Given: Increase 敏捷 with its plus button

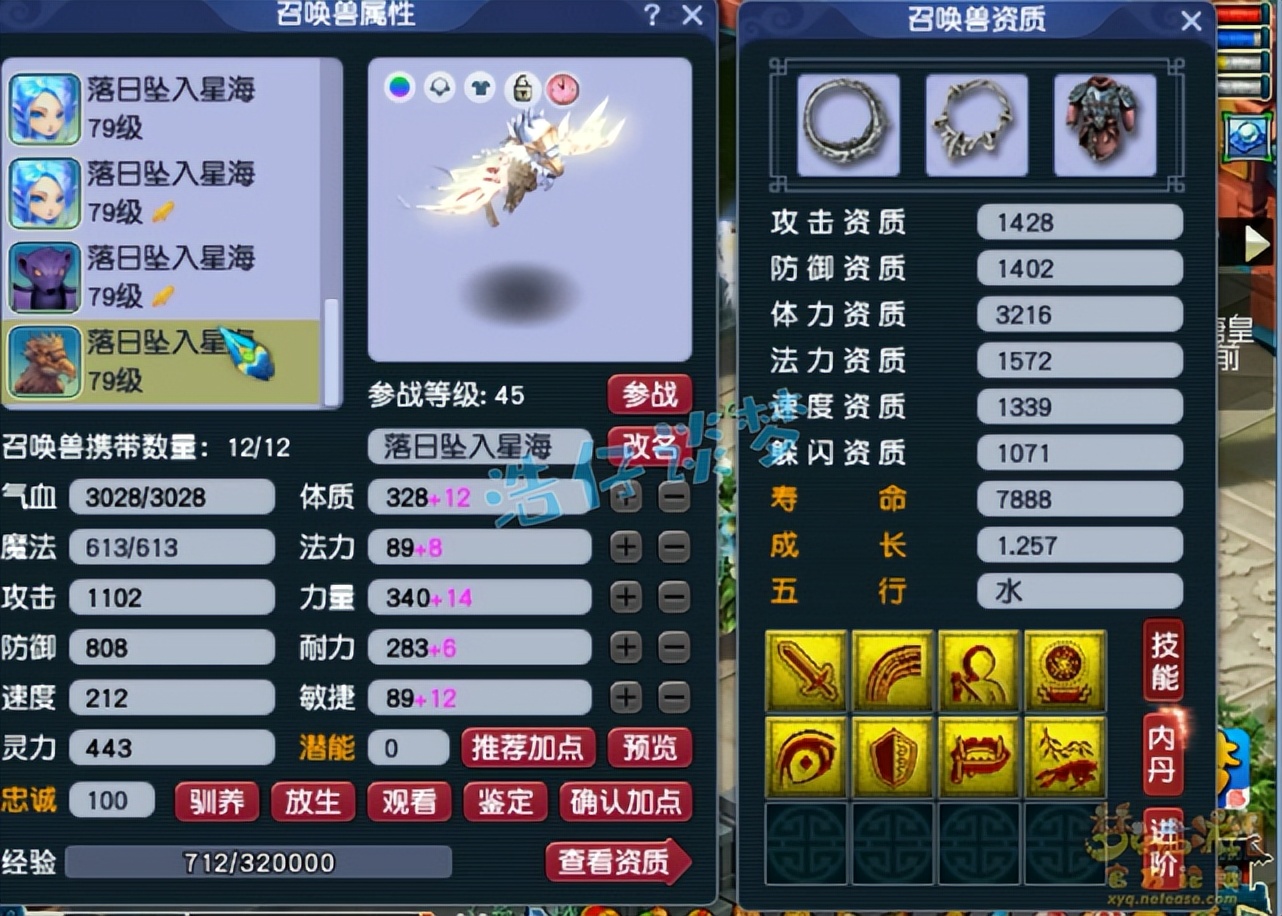Looking at the screenshot, I should click(x=625, y=698).
